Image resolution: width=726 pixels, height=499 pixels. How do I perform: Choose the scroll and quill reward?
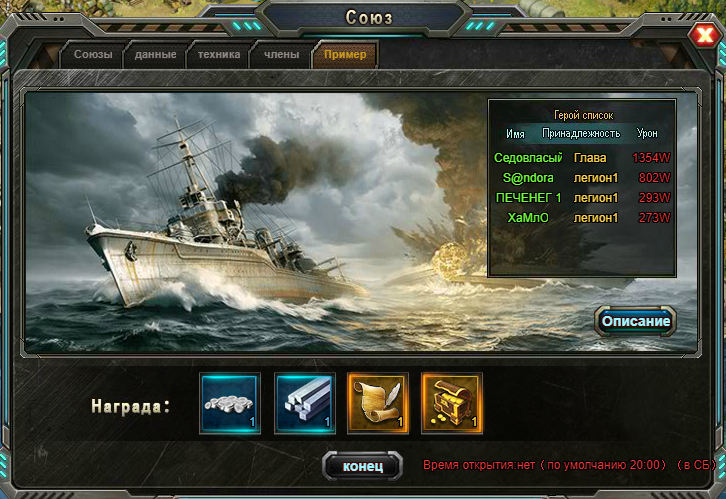378,403
